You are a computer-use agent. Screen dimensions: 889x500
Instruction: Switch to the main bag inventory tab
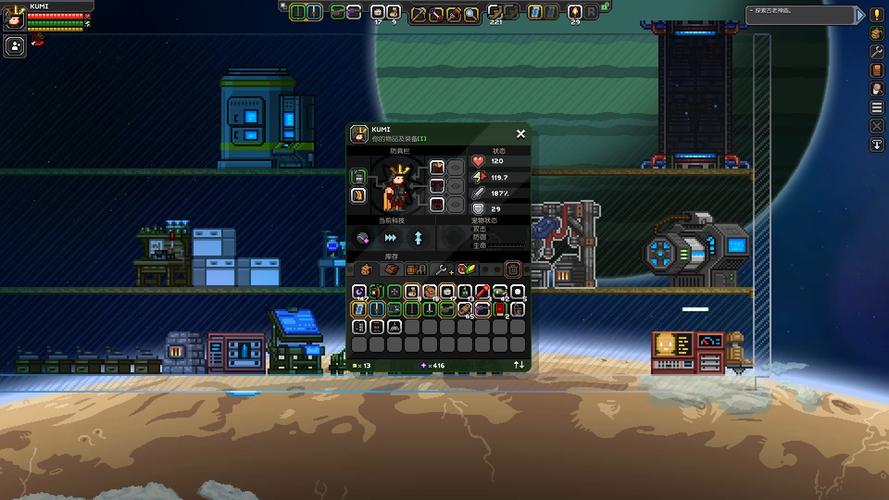tap(366, 269)
